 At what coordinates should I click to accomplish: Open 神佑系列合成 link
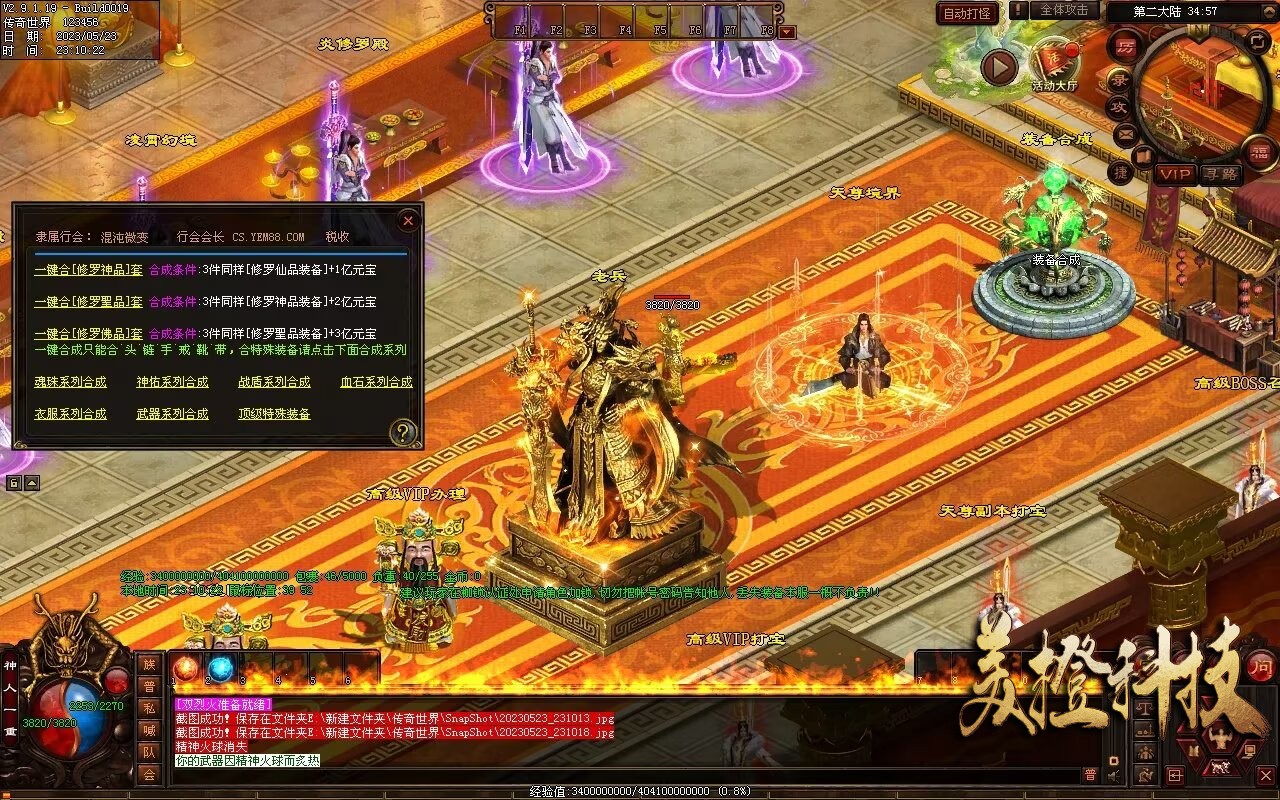pos(172,382)
